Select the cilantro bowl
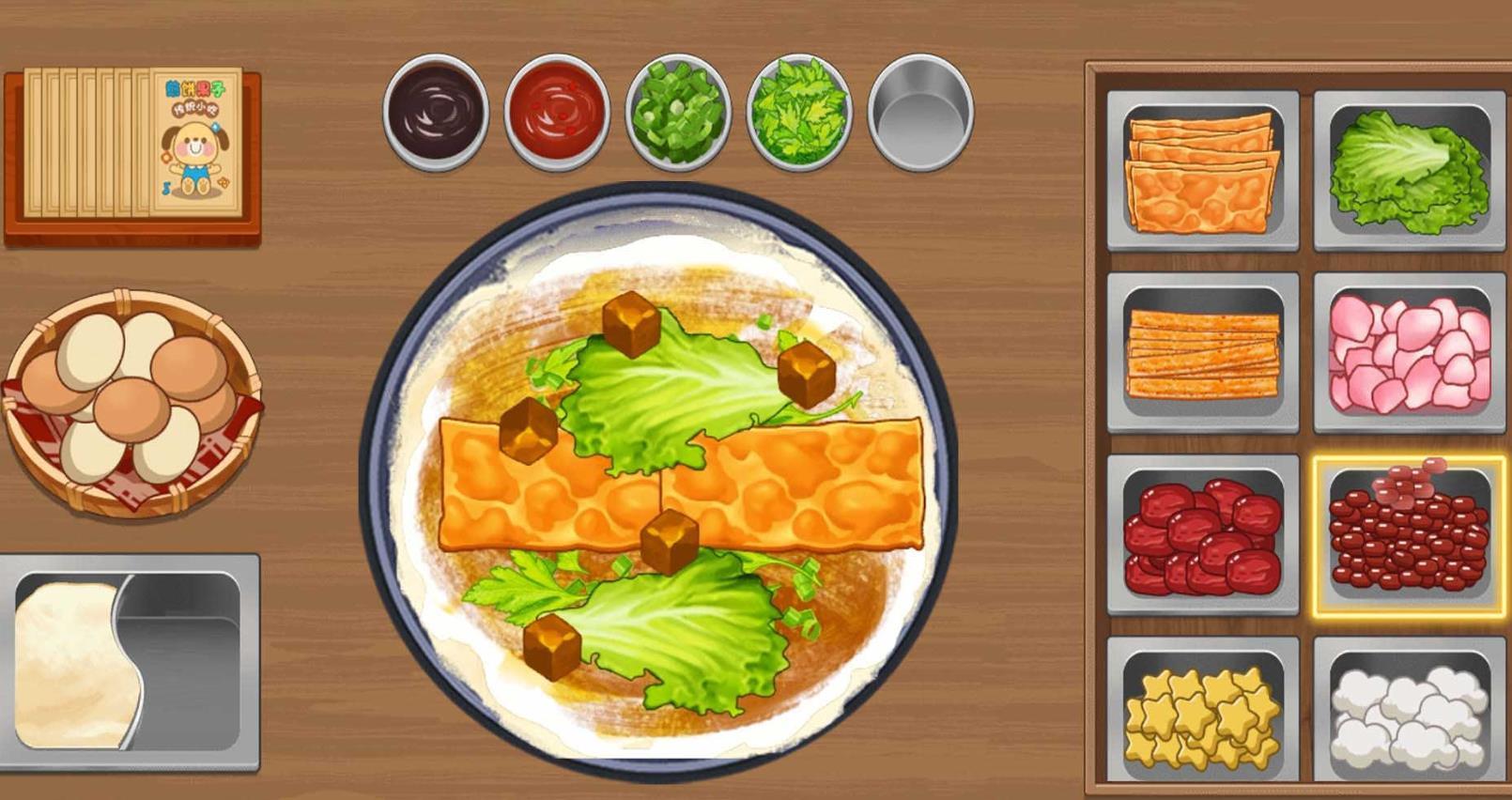The image size is (1512, 800). [x=798, y=112]
